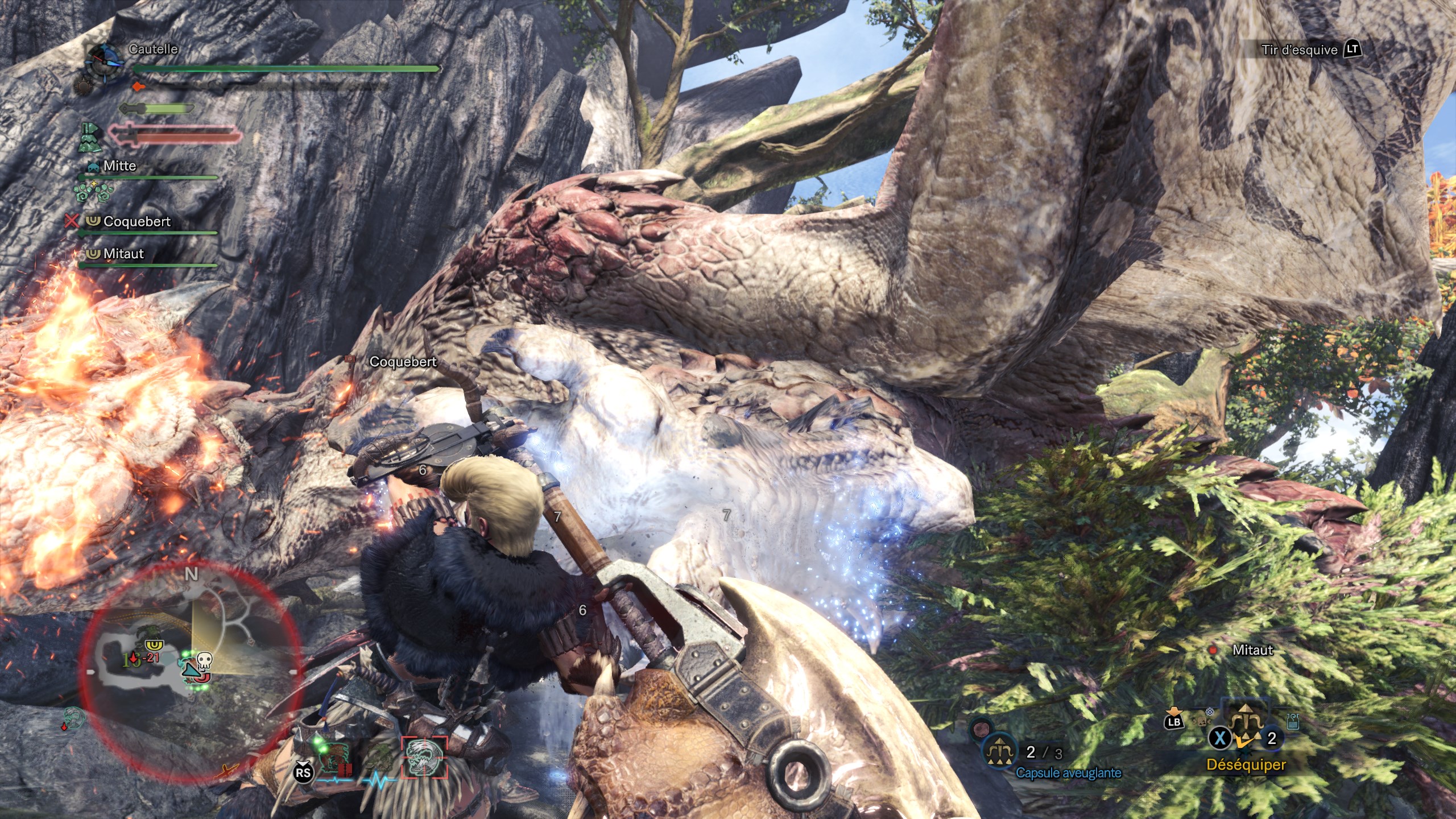Select the teal jar item in item bar
1456x819 pixels.
tap(1292, 722)
